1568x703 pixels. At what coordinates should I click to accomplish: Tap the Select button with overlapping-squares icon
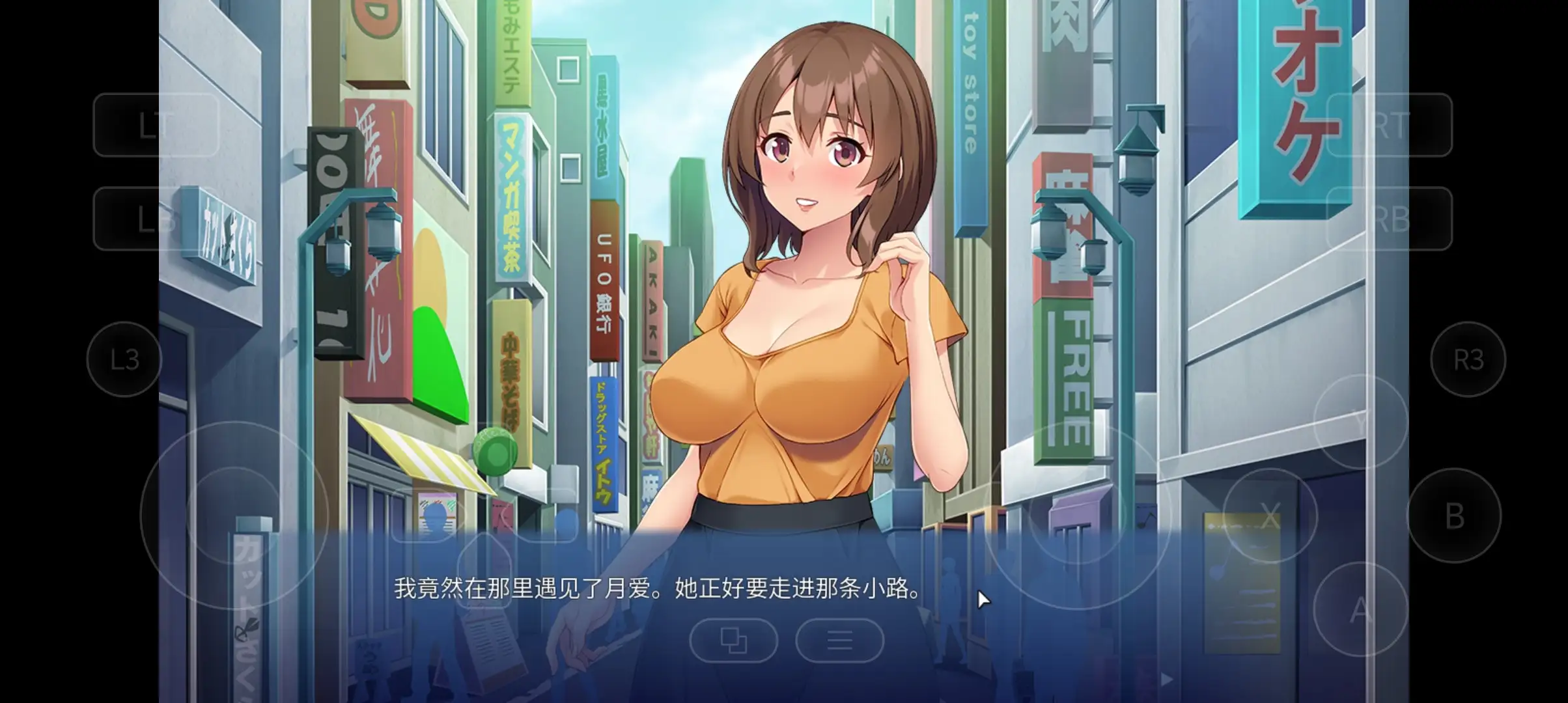[734, 641]
